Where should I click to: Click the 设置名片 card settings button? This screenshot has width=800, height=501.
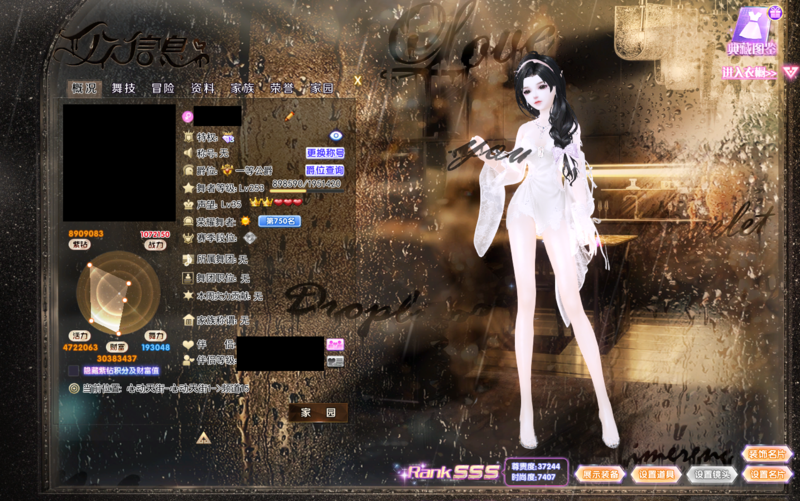point(768,474)
